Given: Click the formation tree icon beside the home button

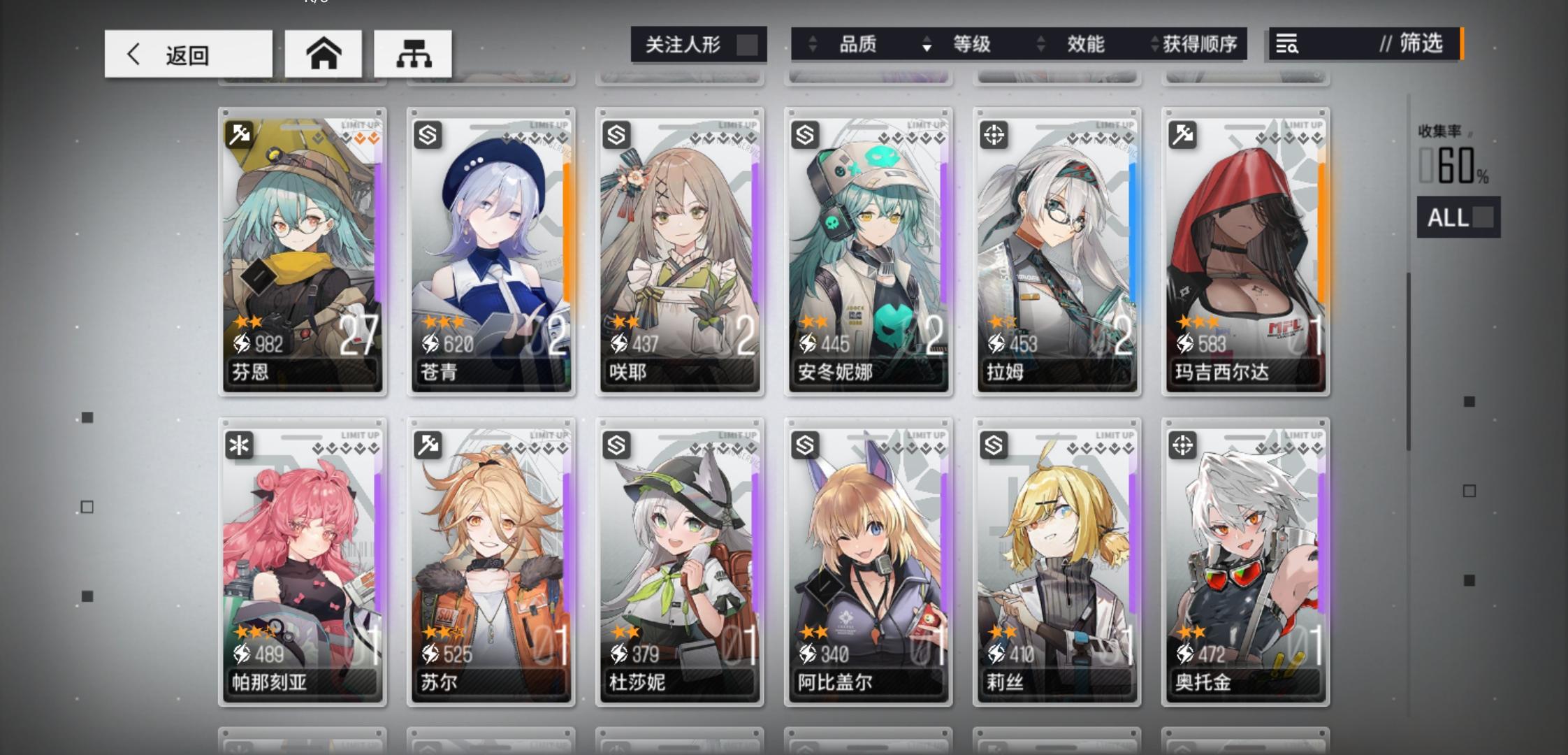Looking at the screenshot, I should click(x=414, y=53).
